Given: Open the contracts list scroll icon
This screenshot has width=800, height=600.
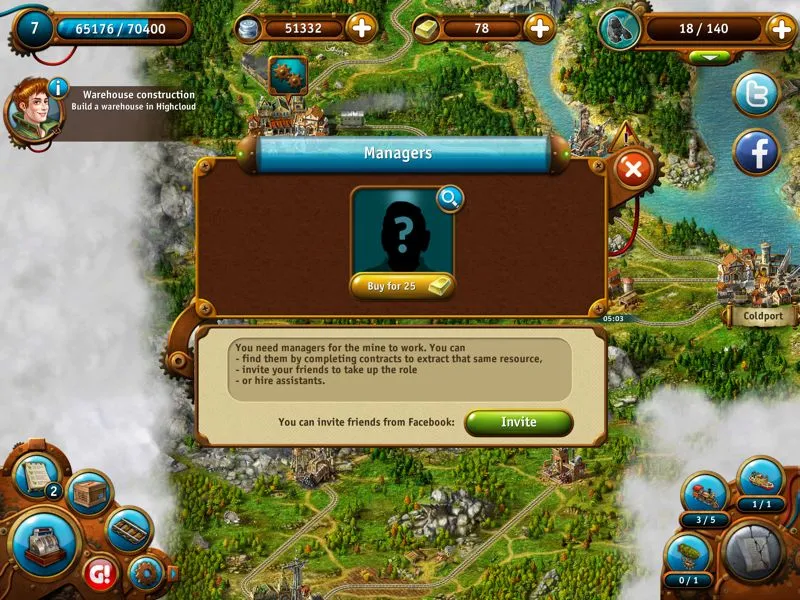Looking at the screenshot, I should click(x=36, y=477).
